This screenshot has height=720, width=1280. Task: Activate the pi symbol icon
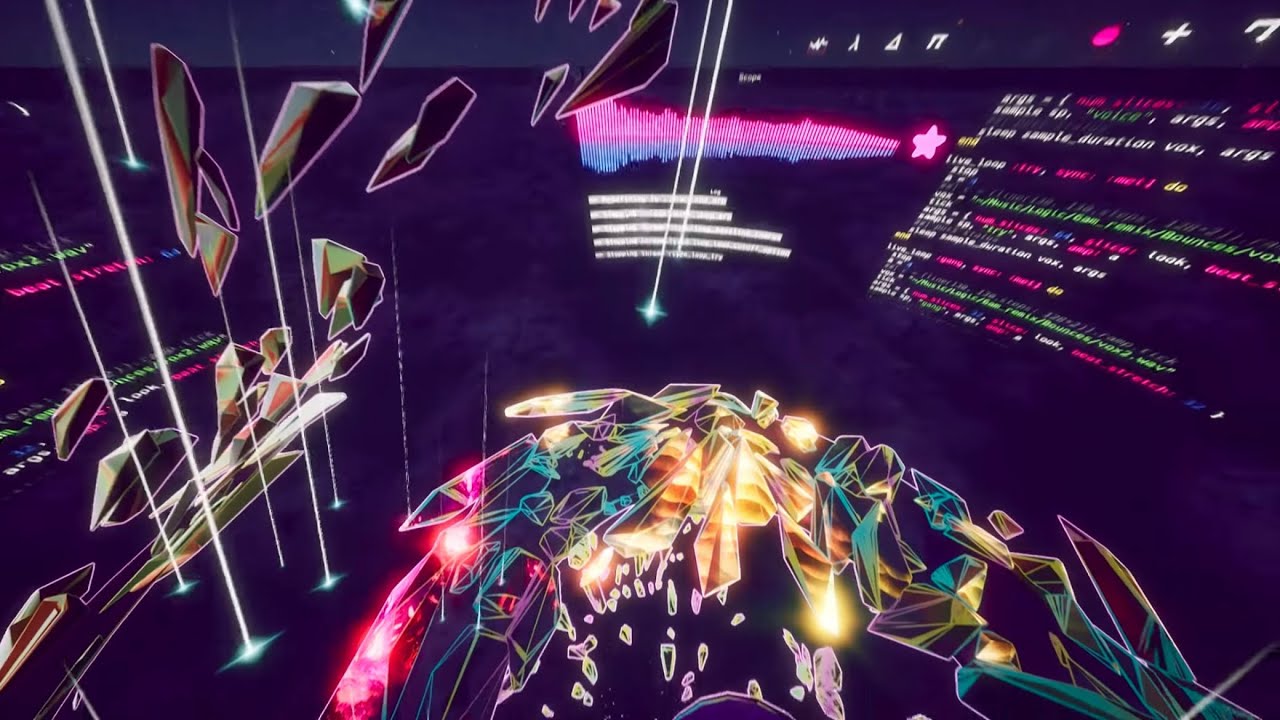point(937,42)
